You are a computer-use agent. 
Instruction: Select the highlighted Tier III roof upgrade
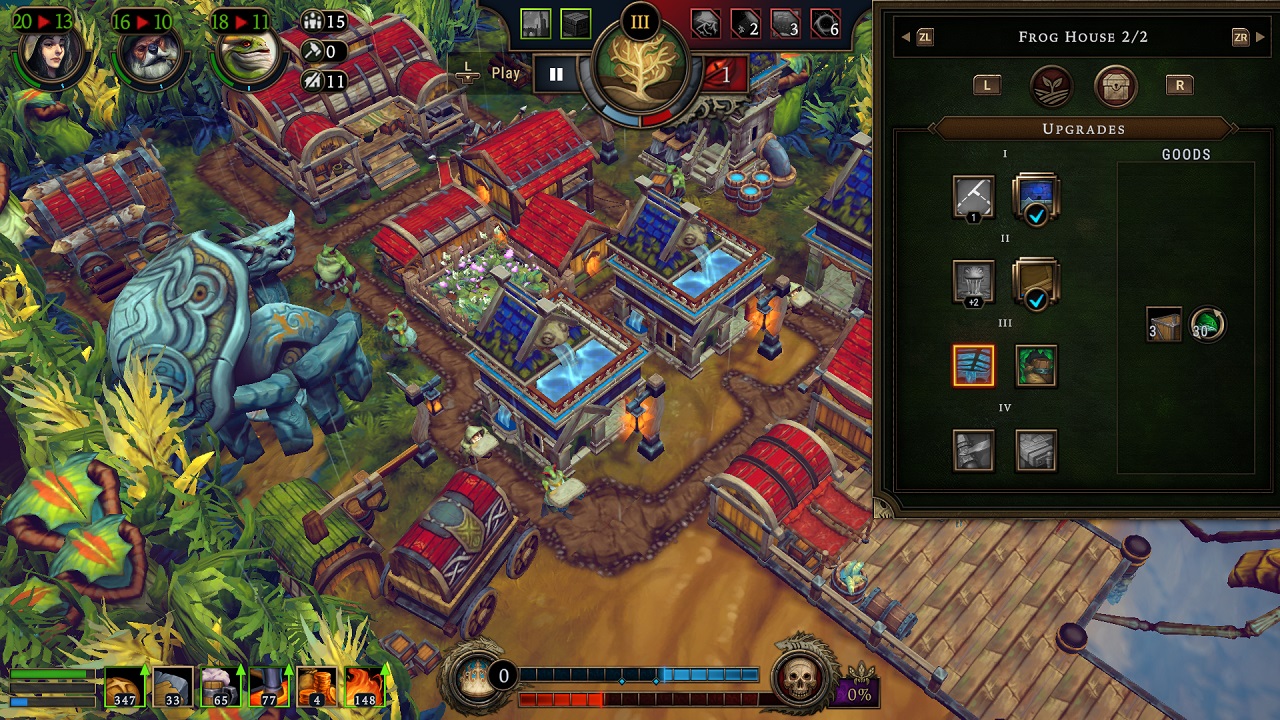(x=973, y=366)
